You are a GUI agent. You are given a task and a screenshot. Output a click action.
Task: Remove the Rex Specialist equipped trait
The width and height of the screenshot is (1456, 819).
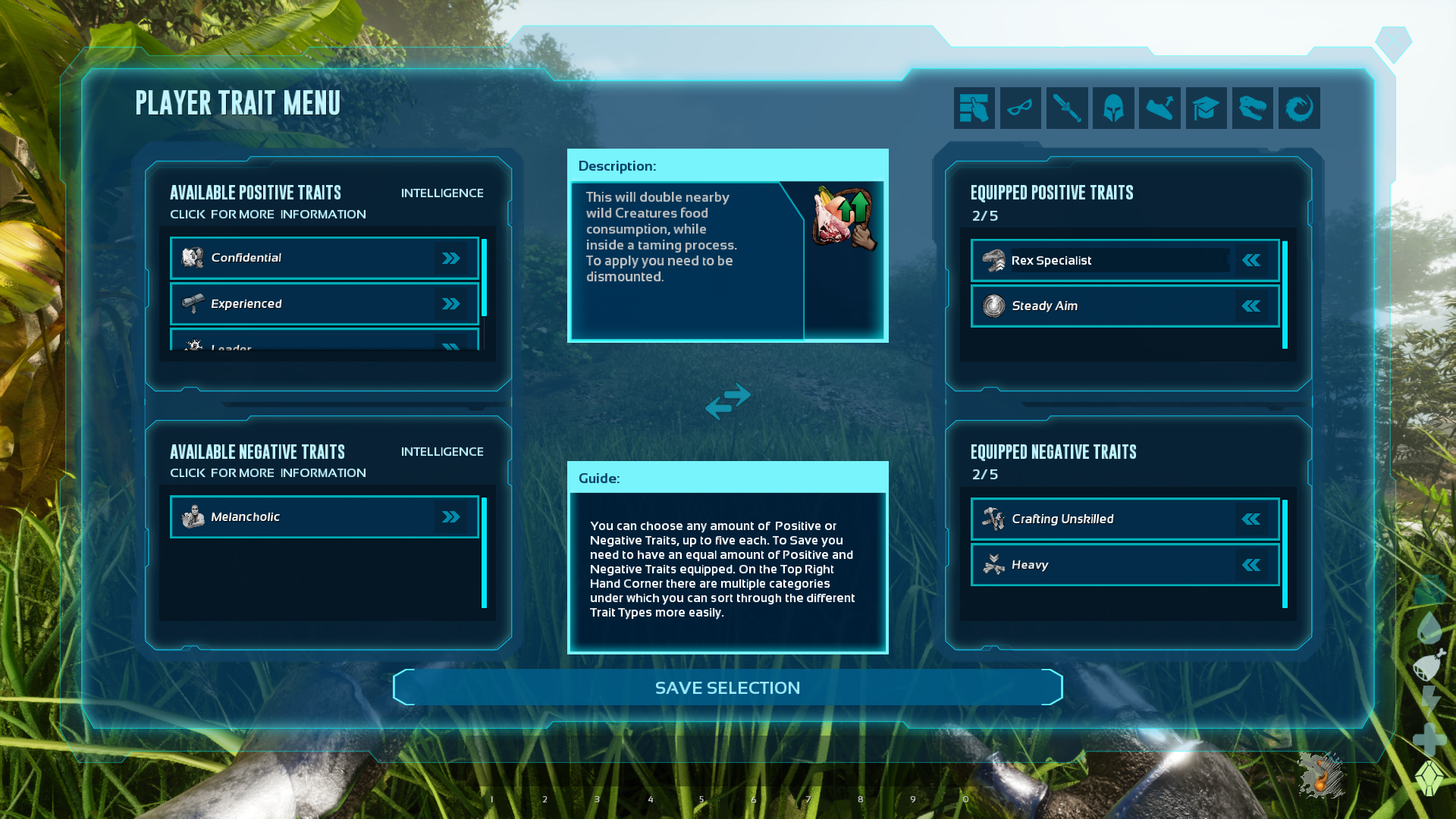tap(1251, 261)
